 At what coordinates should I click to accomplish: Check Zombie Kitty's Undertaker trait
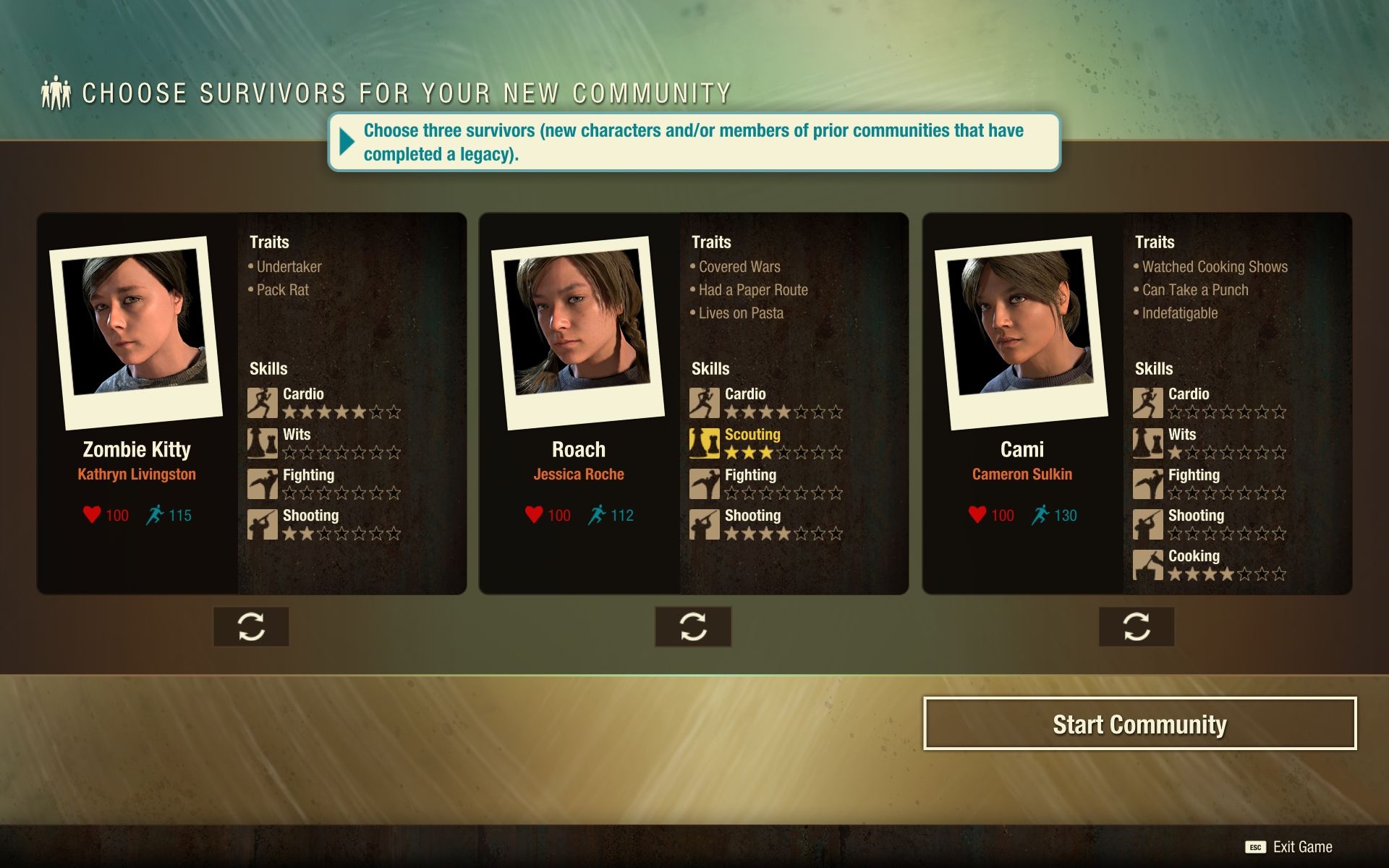(x=289, y=267)
